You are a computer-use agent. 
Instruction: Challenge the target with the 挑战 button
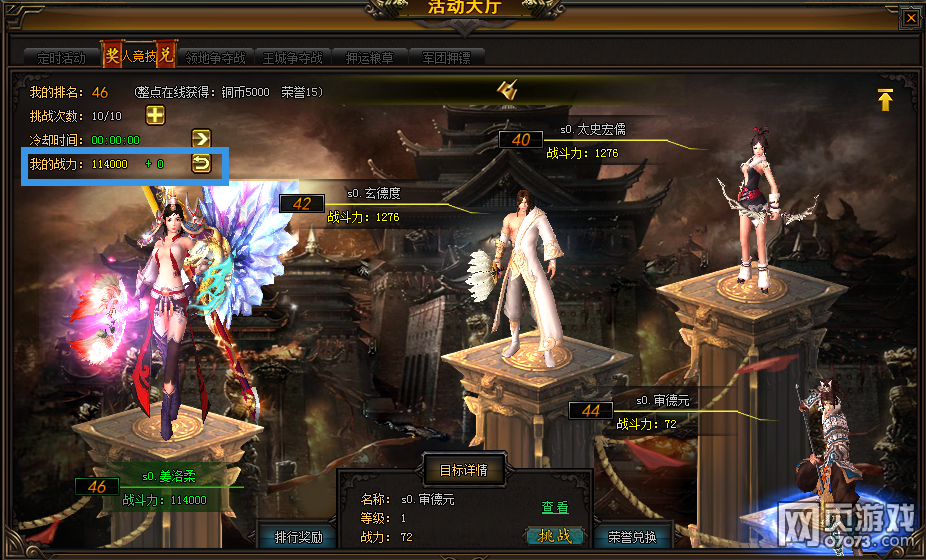(x=554, y=537)
